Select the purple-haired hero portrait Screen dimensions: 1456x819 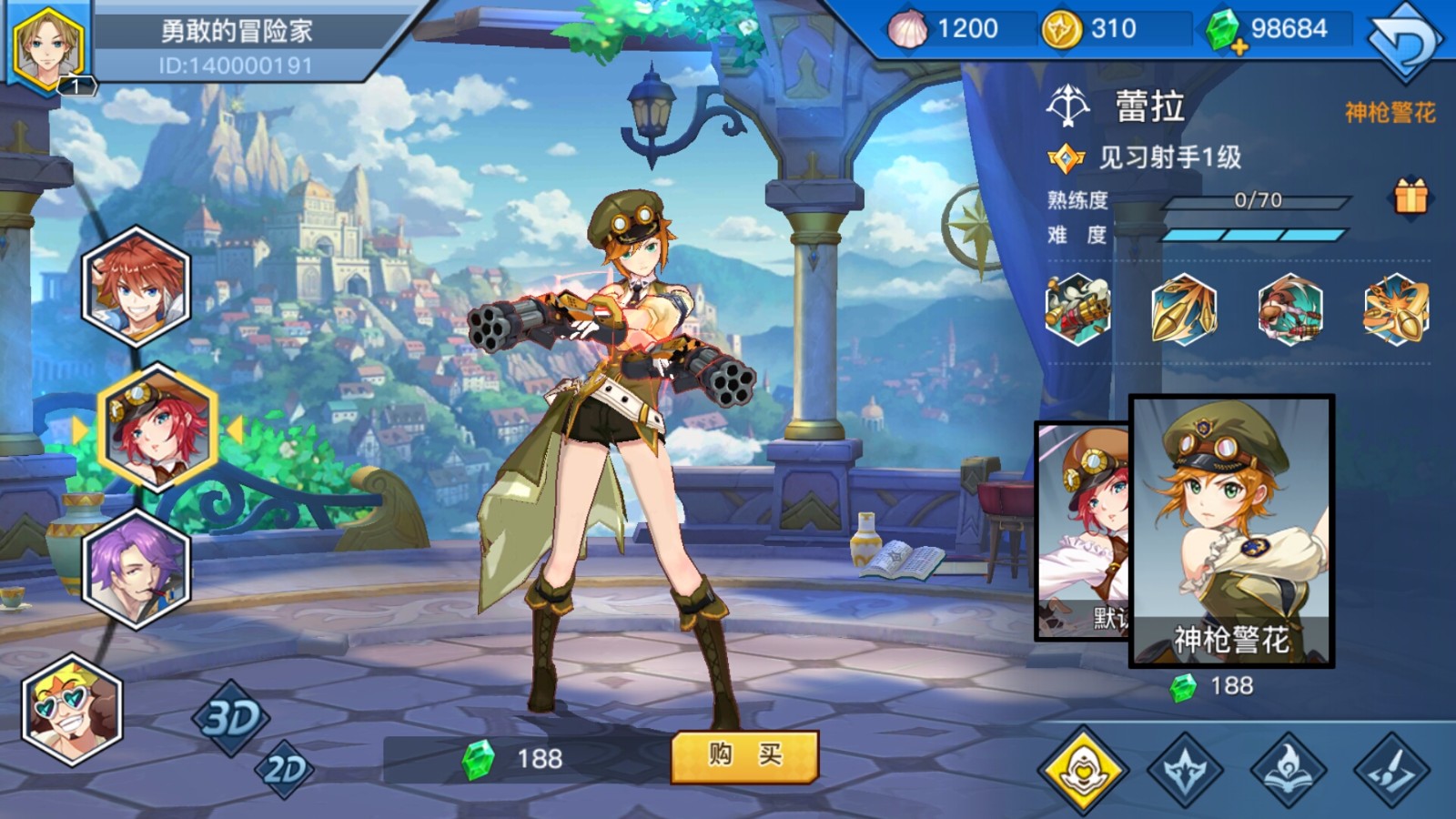[136, 571]
